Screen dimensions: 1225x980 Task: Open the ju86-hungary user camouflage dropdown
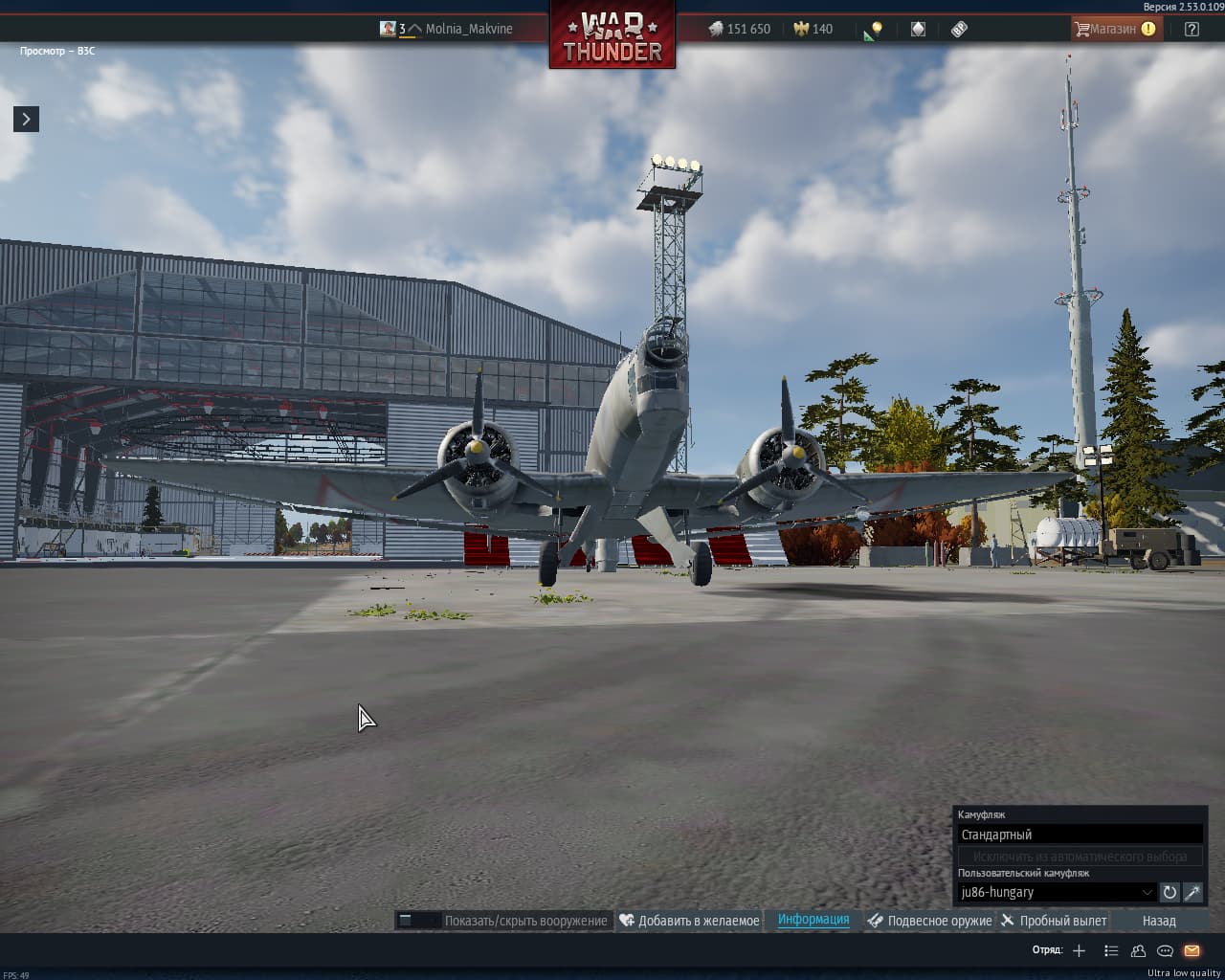1057,892
